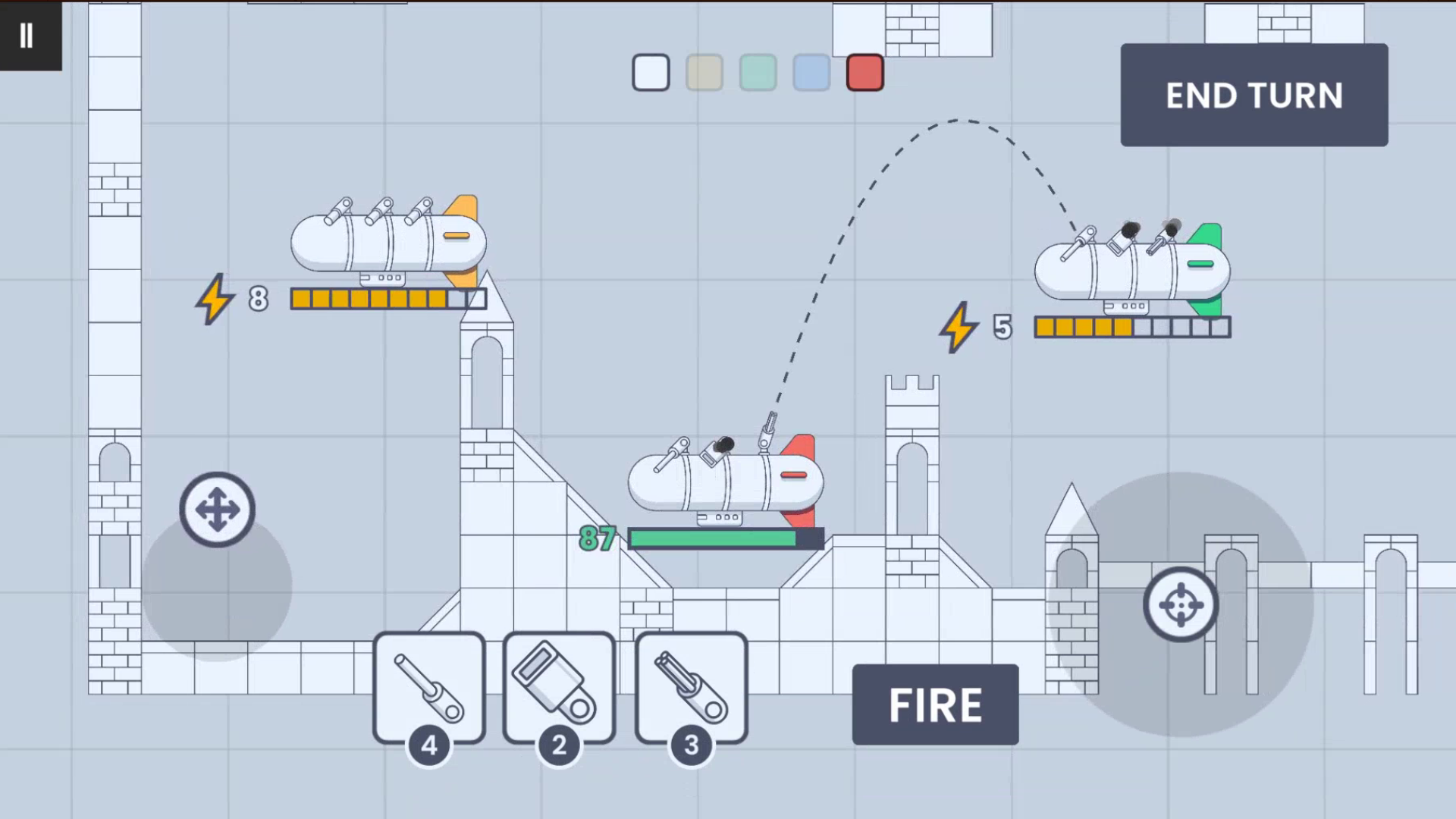Select the green-tailed blimp

click(1130, 269)
